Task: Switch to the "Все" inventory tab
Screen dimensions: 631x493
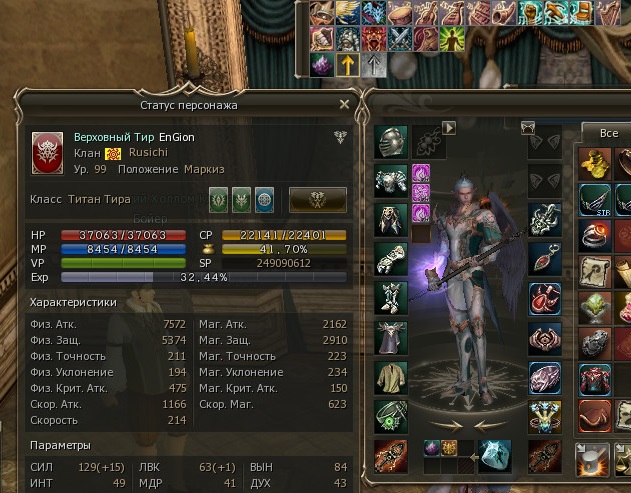Action: 607,133
